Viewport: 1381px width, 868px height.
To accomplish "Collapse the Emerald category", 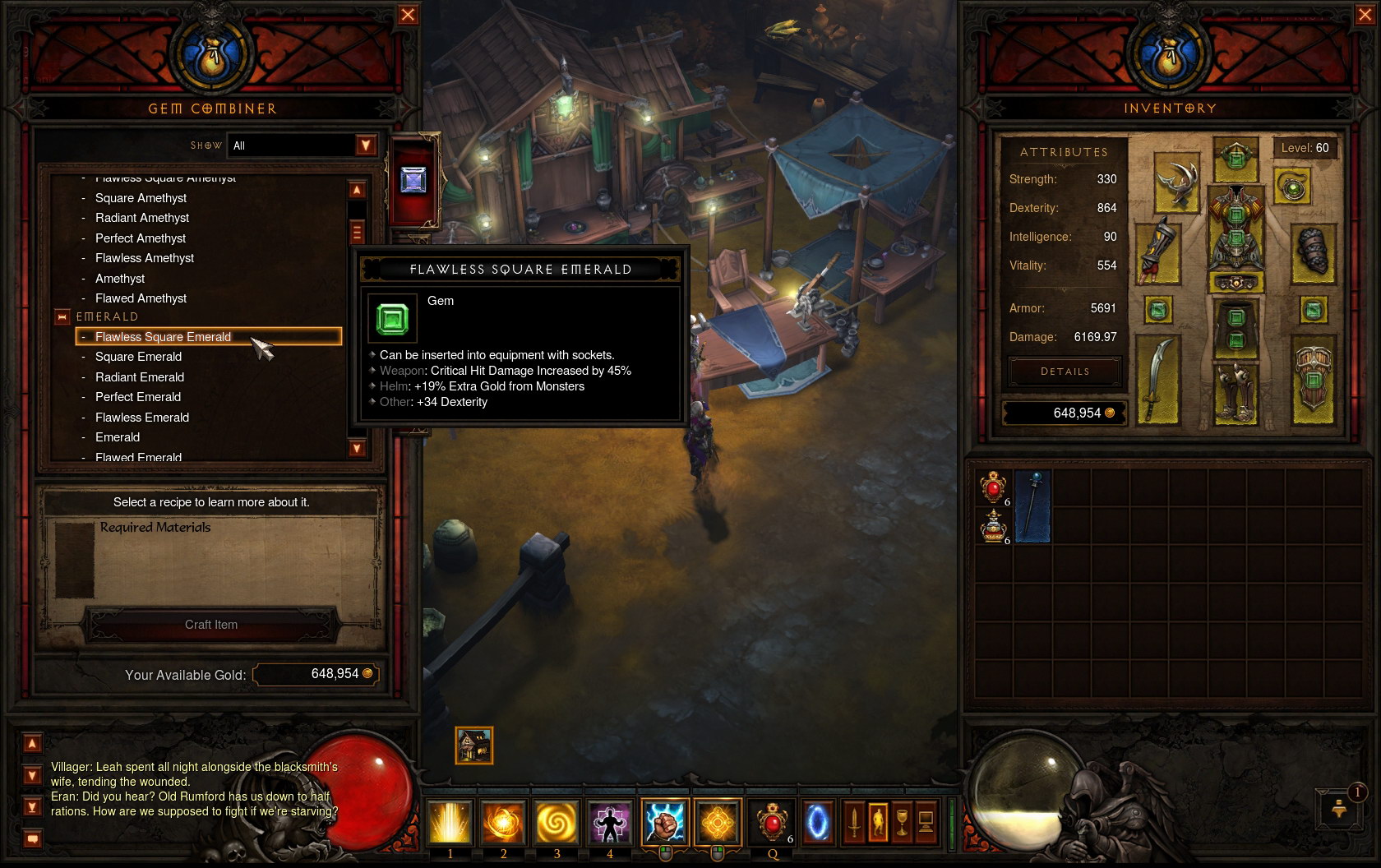I will click(x=62, y=317).
